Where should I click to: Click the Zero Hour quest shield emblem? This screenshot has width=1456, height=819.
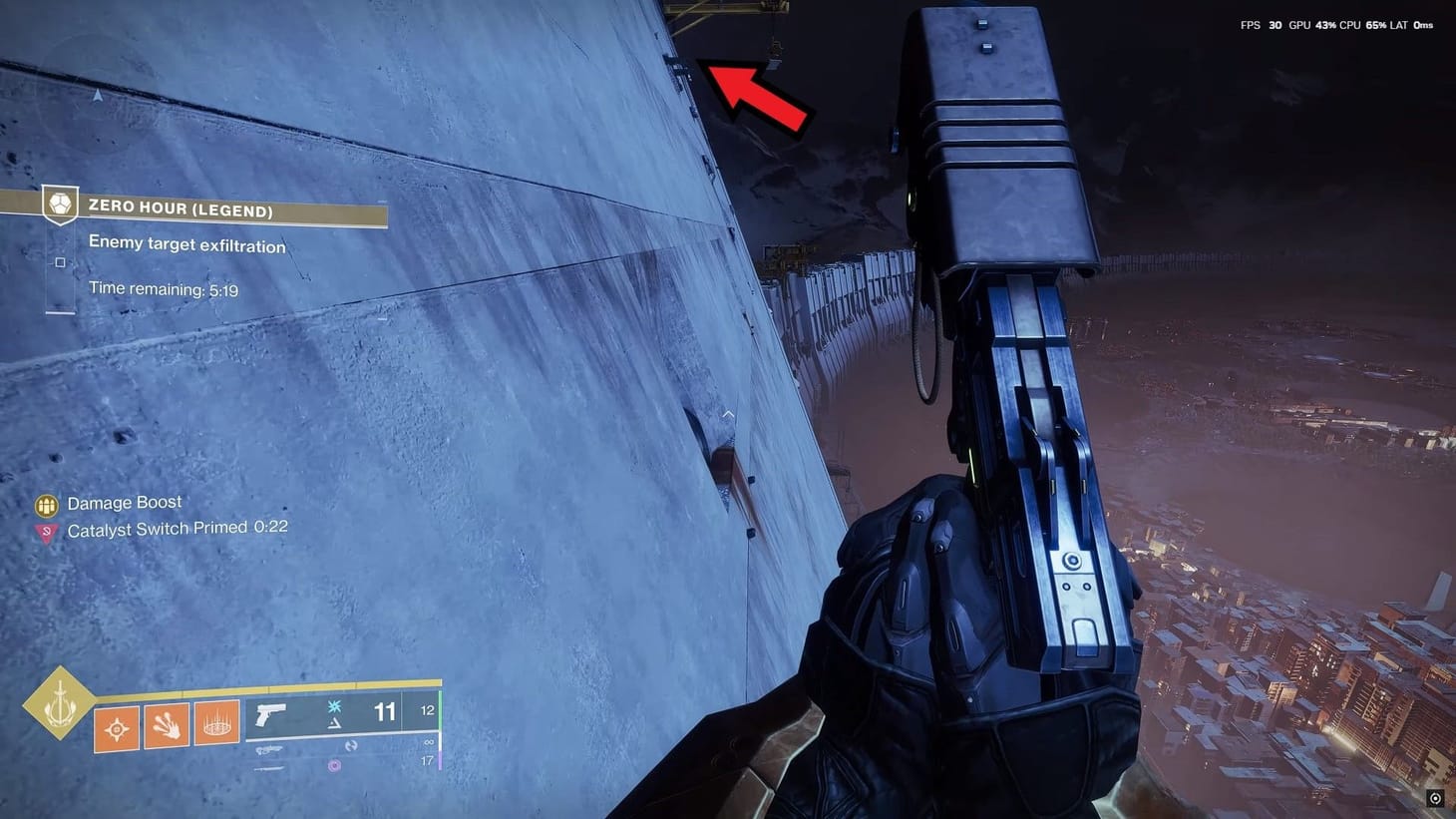[x=61, y=205]
